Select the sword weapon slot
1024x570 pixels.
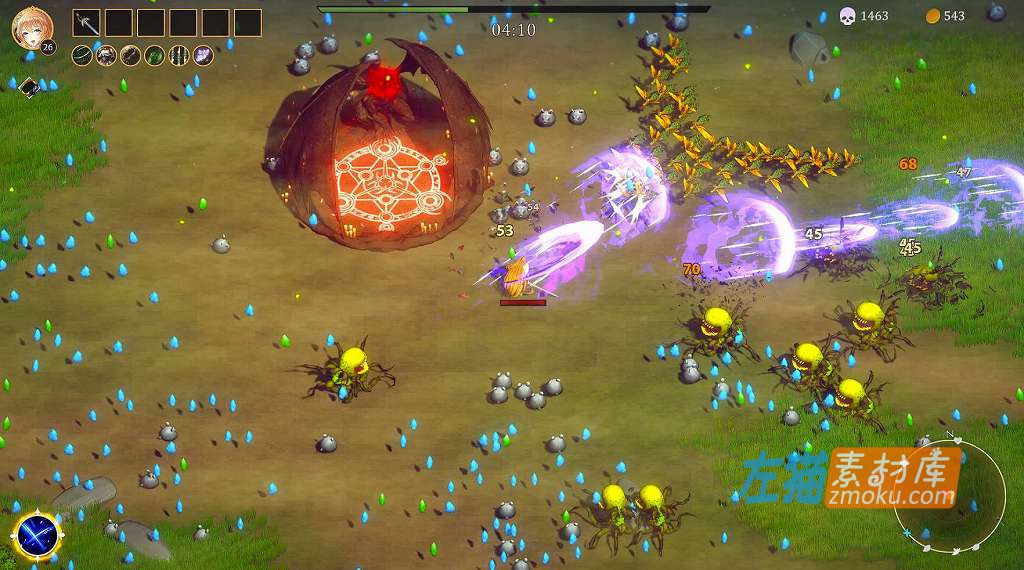click(x=87, y=23)
